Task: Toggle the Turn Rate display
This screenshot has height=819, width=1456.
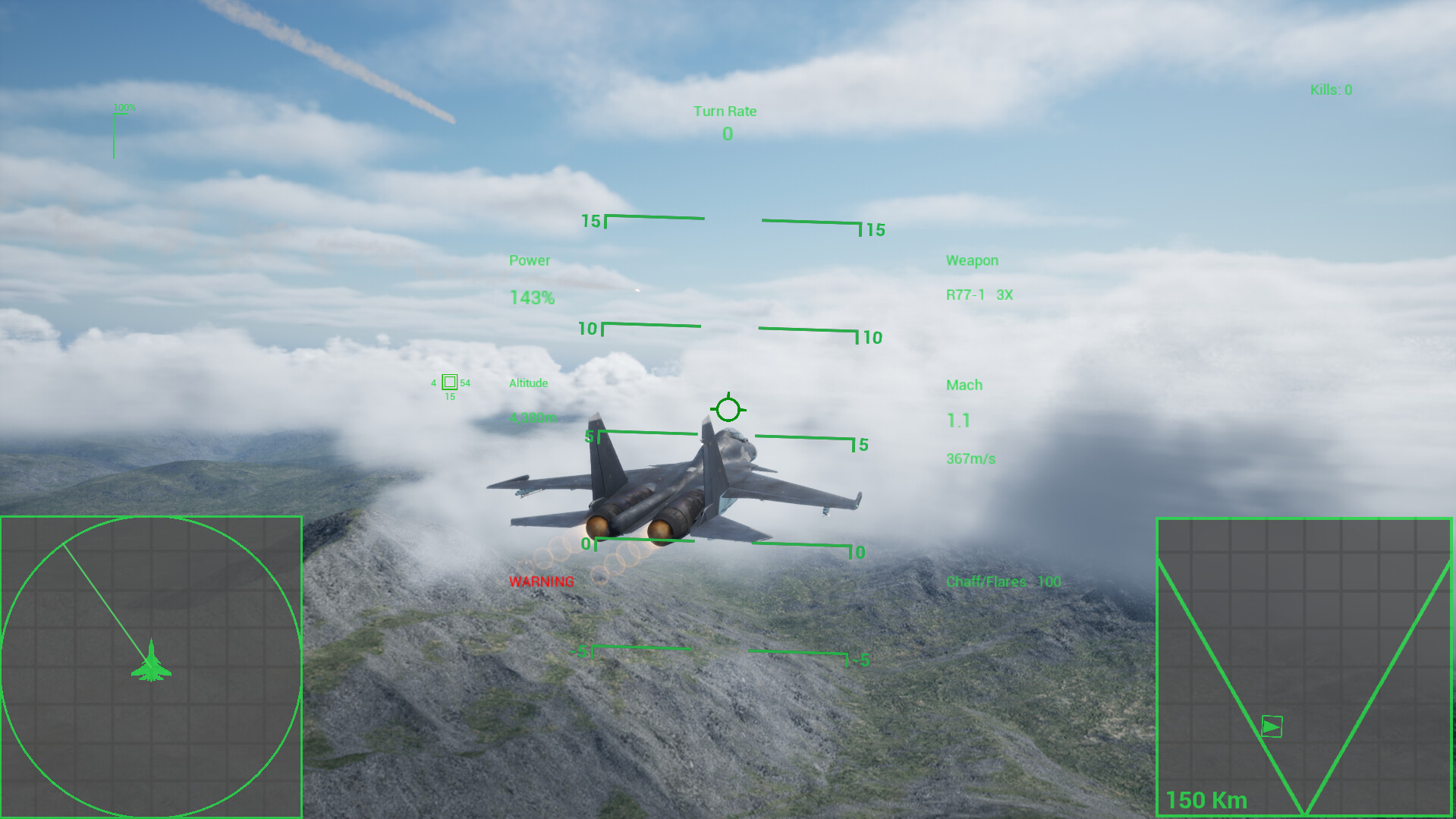Action: pos(726,111)
